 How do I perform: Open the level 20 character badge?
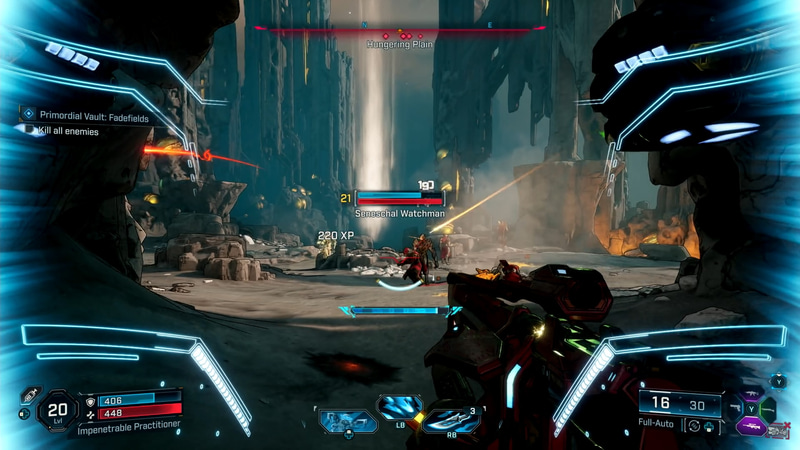click(57, 409)
